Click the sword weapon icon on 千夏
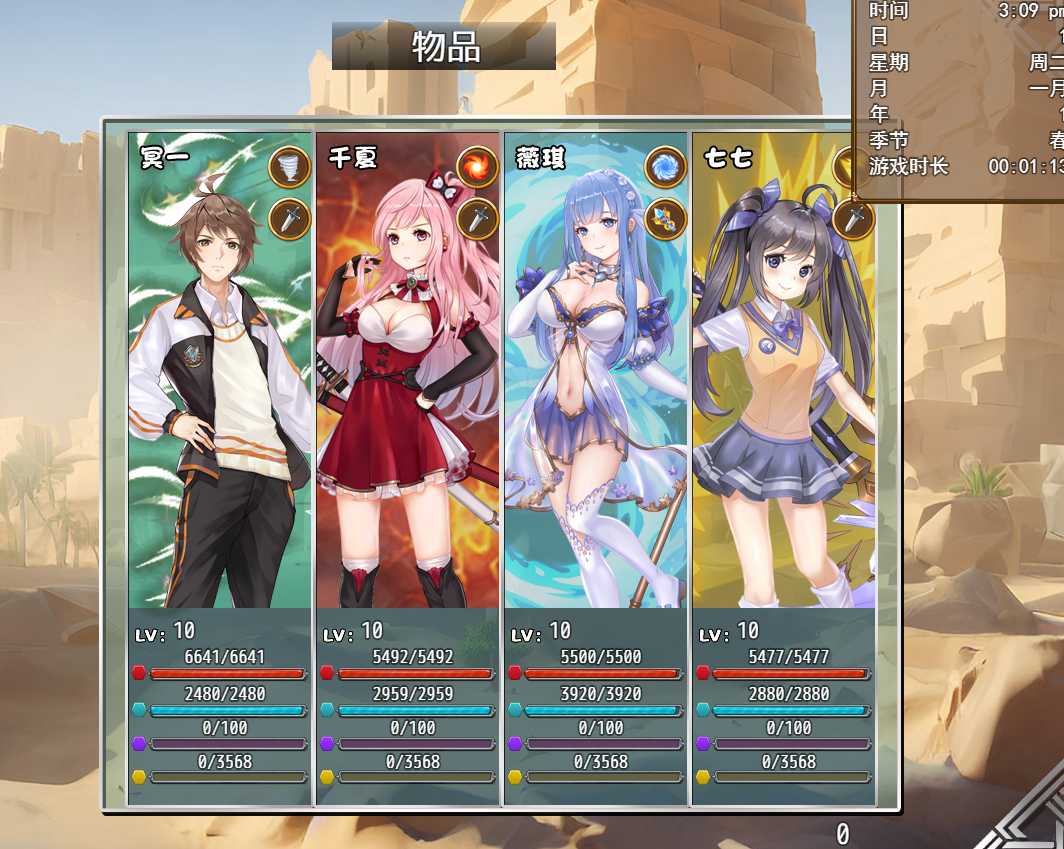The height and width of the screenshot is (849, 1064). [x=478, y=219]
